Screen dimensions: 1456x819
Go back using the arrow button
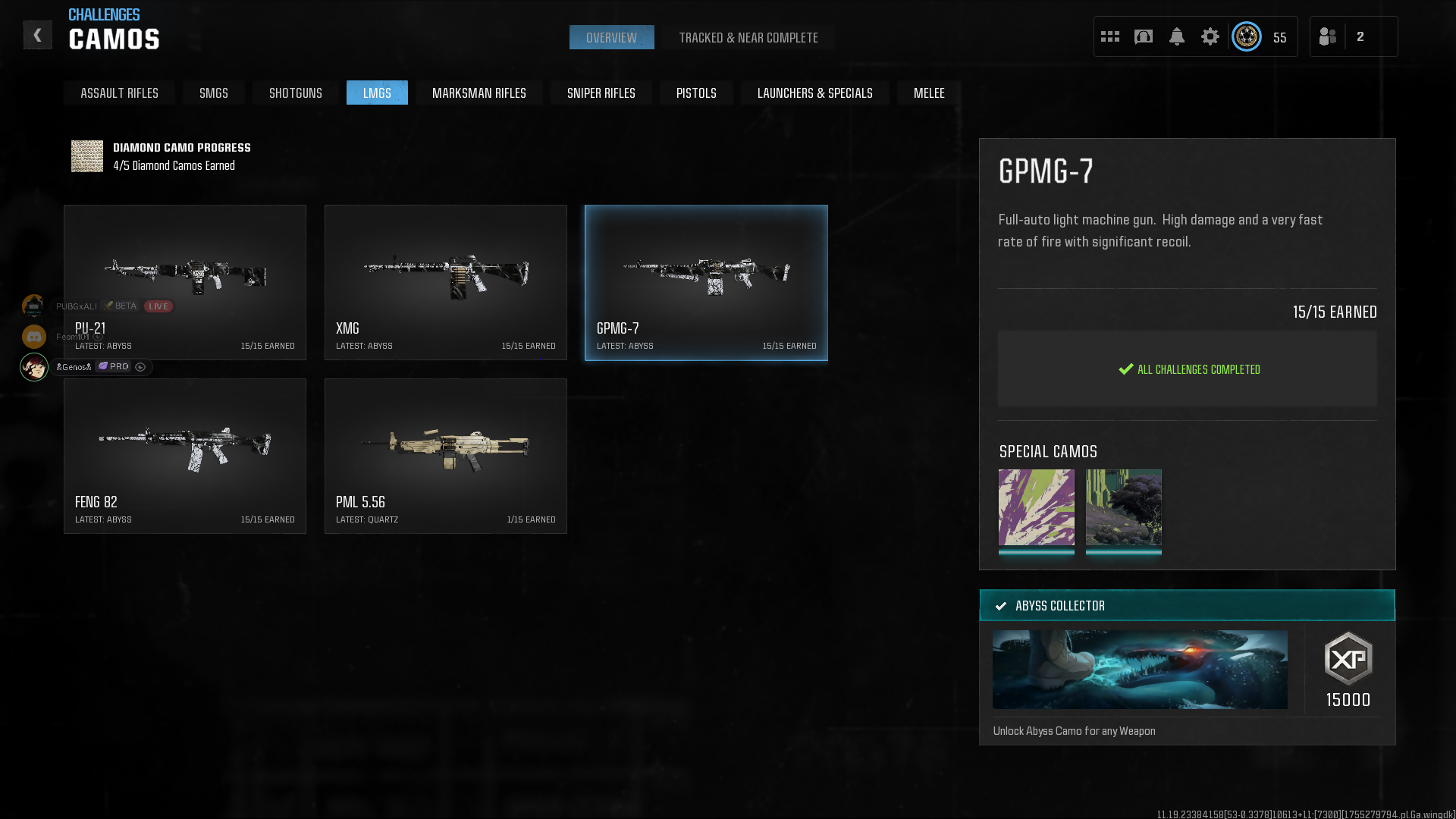[37, 36]
